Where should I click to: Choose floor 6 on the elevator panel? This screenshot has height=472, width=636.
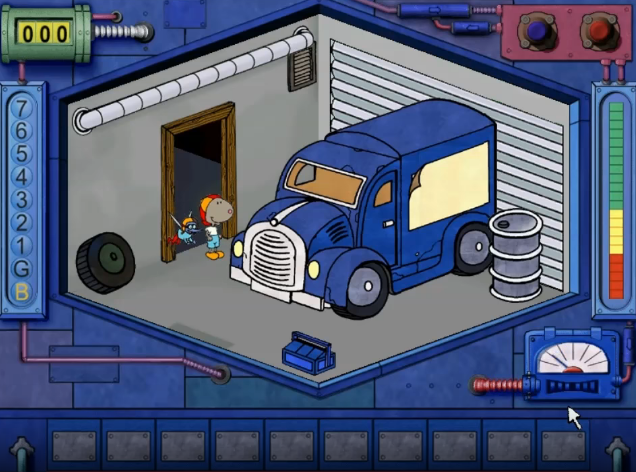tap(22, 130)
